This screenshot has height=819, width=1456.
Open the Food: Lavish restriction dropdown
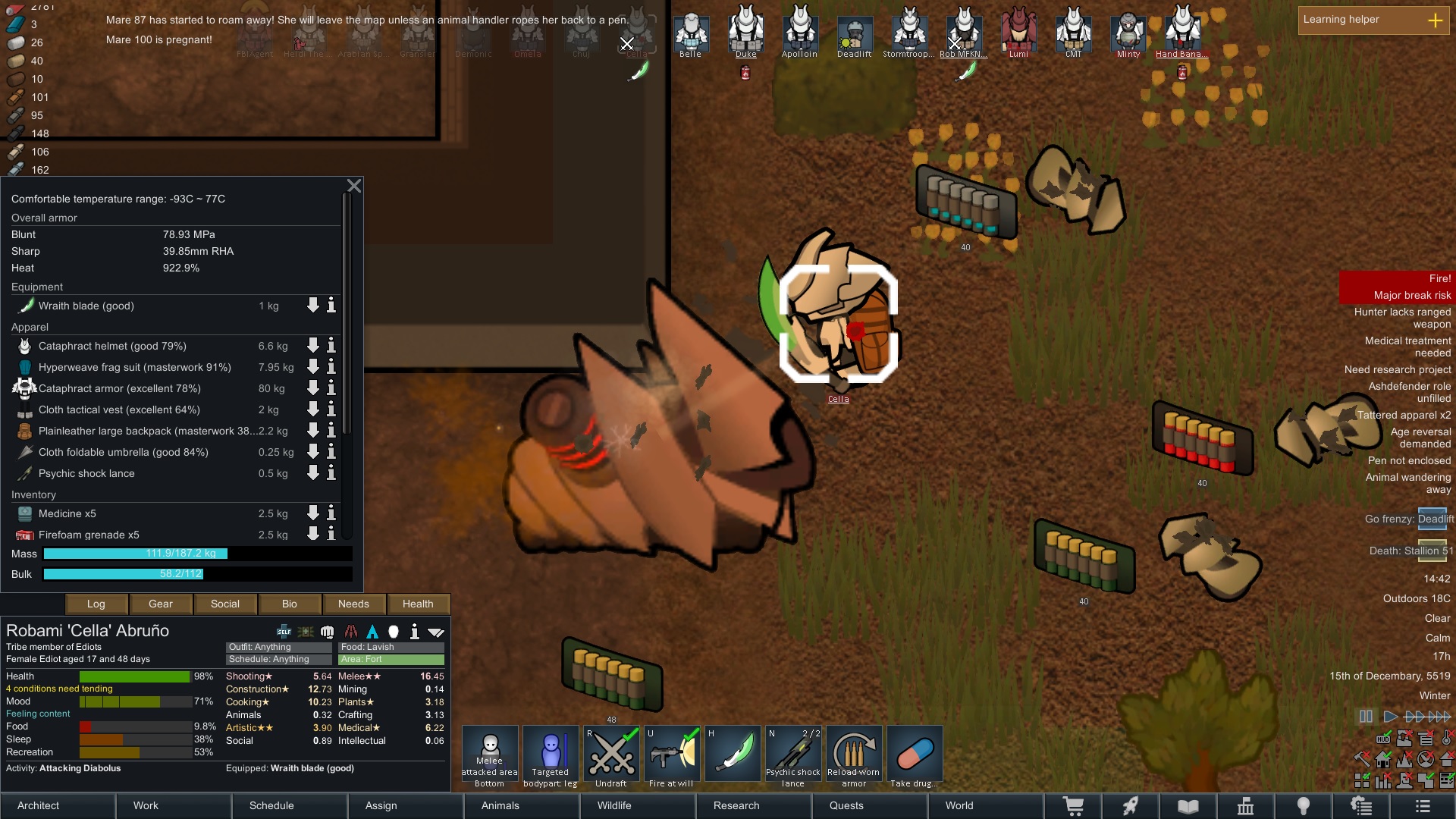point(391,647)
